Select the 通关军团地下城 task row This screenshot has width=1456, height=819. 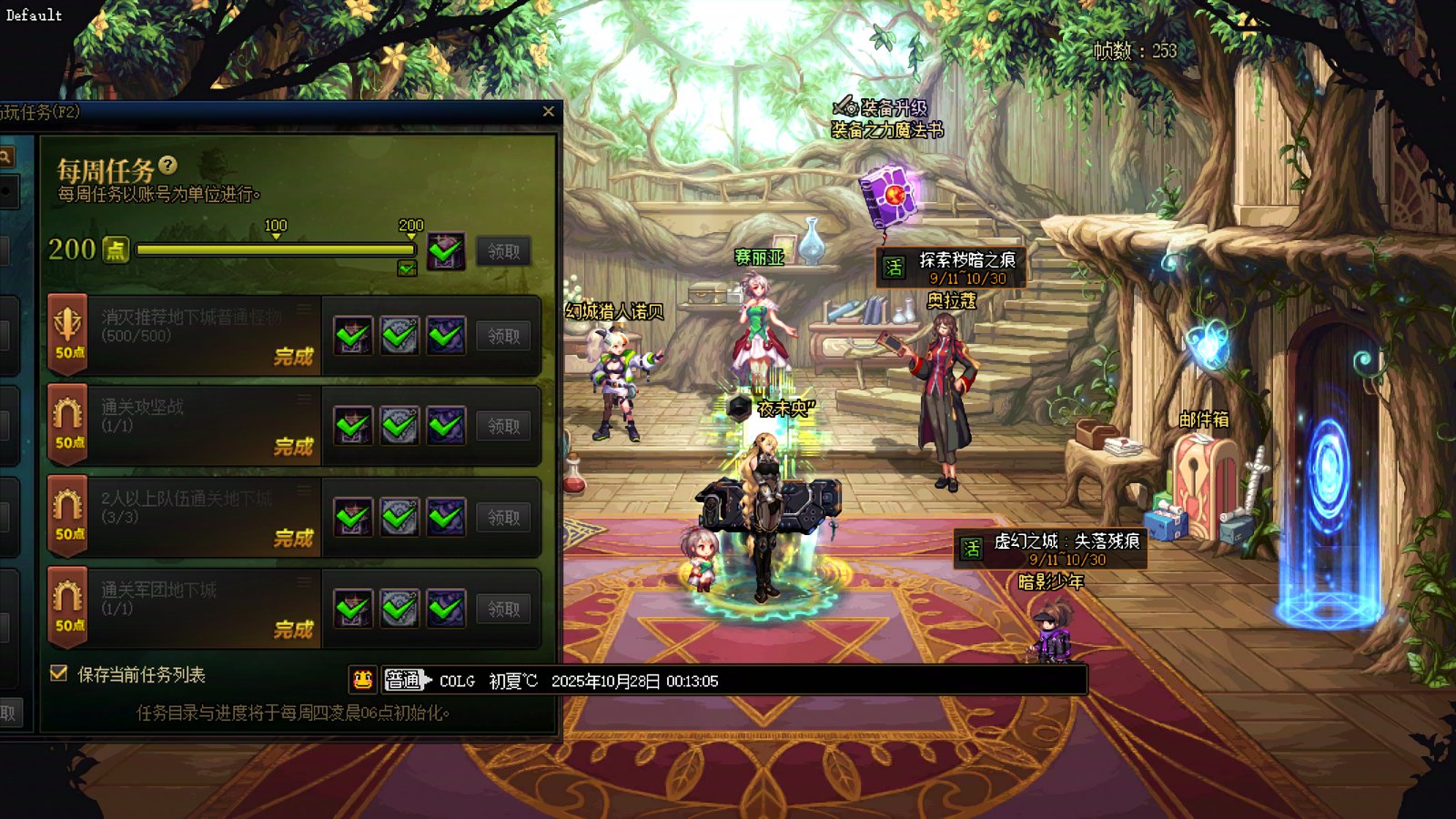click(x=191, y=607)
